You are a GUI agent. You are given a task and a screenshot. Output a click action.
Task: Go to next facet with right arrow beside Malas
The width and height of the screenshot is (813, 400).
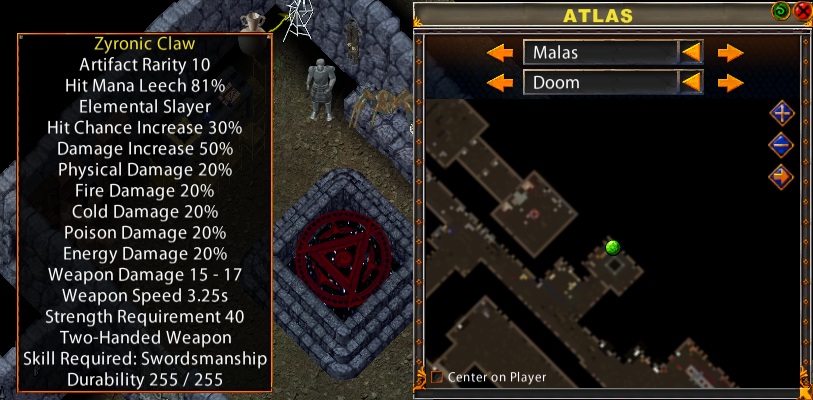(731, 52)
